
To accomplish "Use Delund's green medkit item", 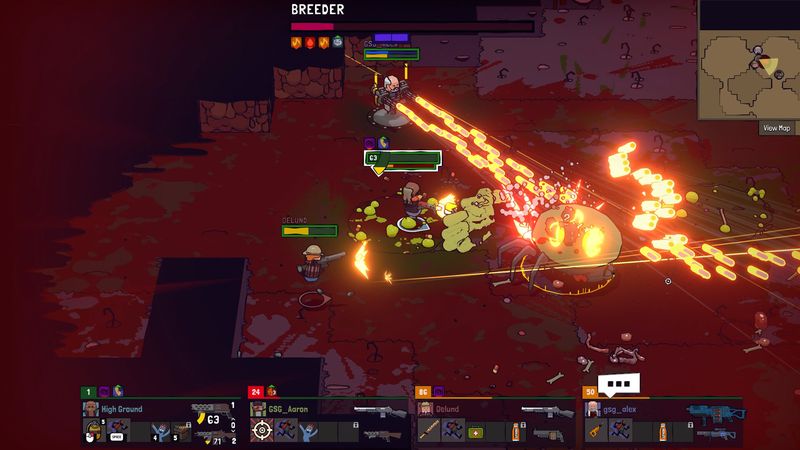I will tap(476, 432).
